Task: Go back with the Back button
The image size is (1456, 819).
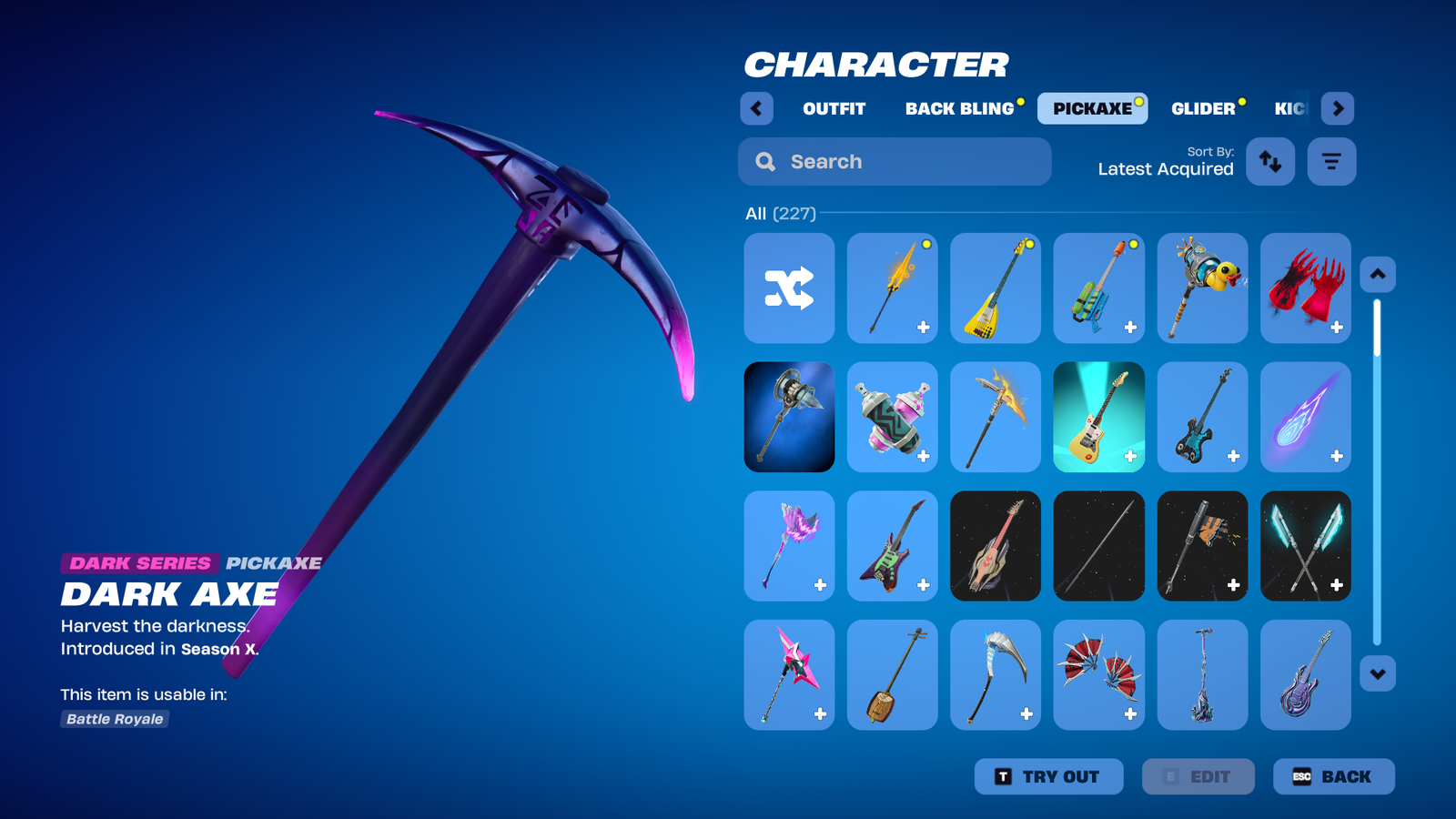Action: (1333, 776)
